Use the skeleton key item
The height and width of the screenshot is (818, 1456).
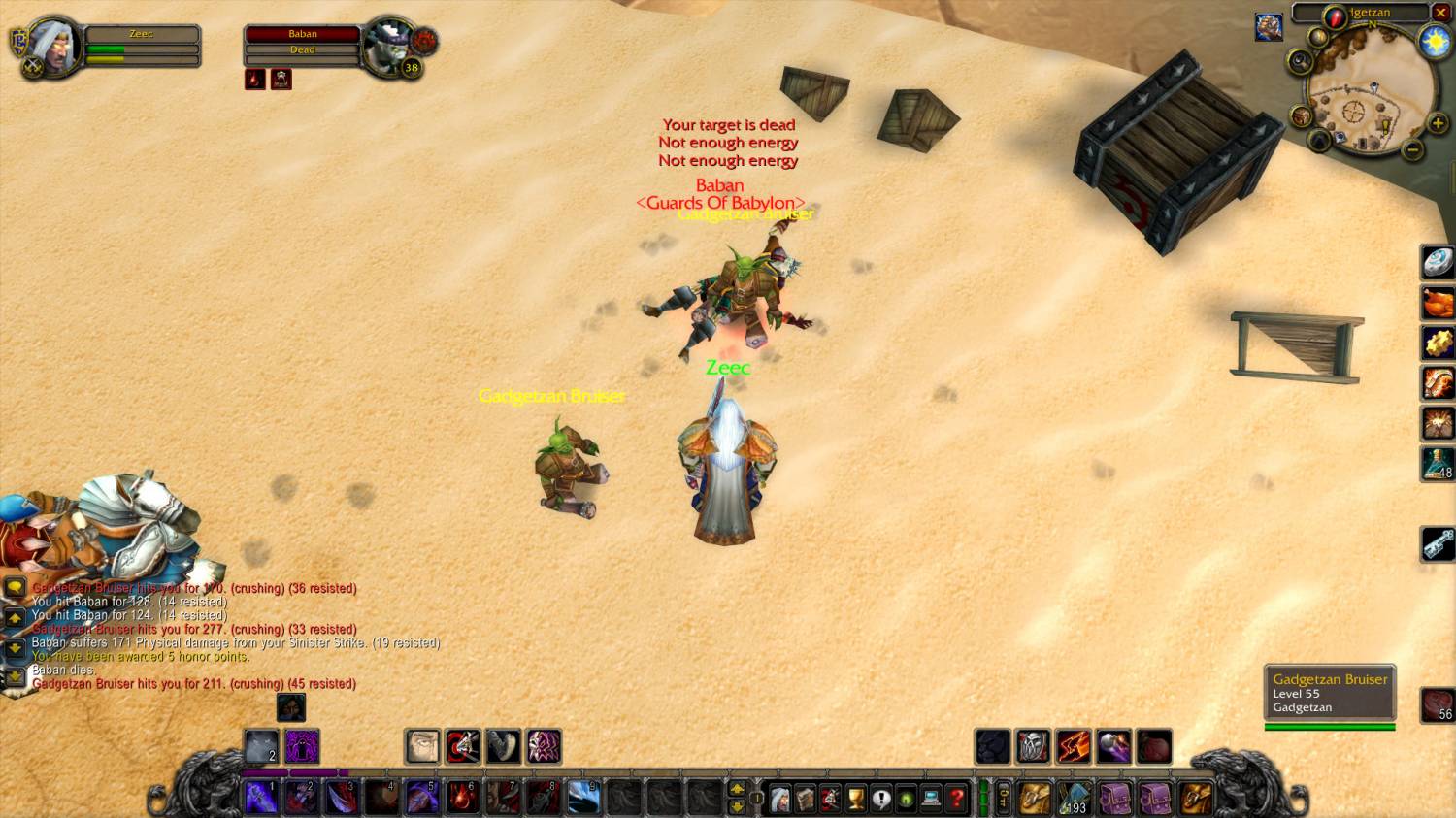coord(1438,543)
